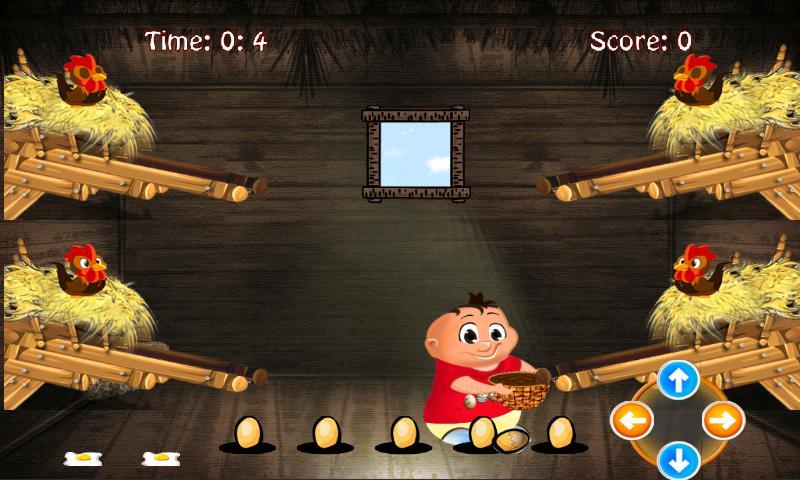Viewport: 800px width, 480px height.
Task: Tap the down arrow on the d-pad
Action: [x=678, y=461]
